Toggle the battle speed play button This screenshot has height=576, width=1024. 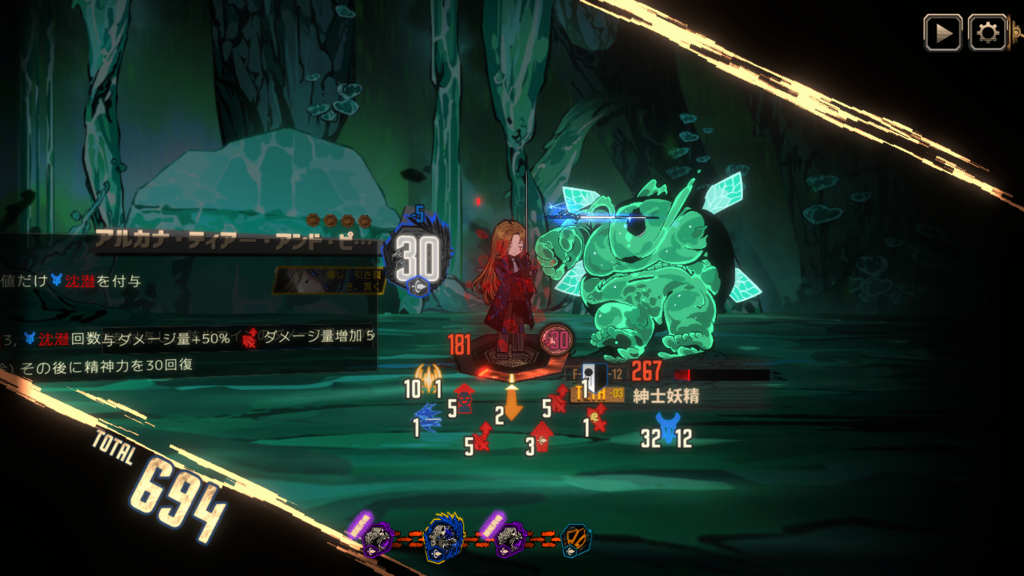tap(941, 32)
